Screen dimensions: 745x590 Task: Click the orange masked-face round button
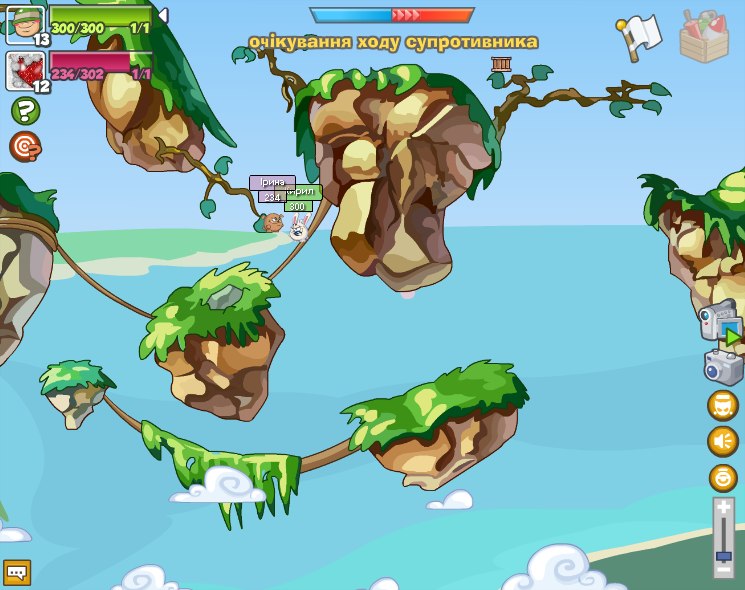tap(722, 405)
